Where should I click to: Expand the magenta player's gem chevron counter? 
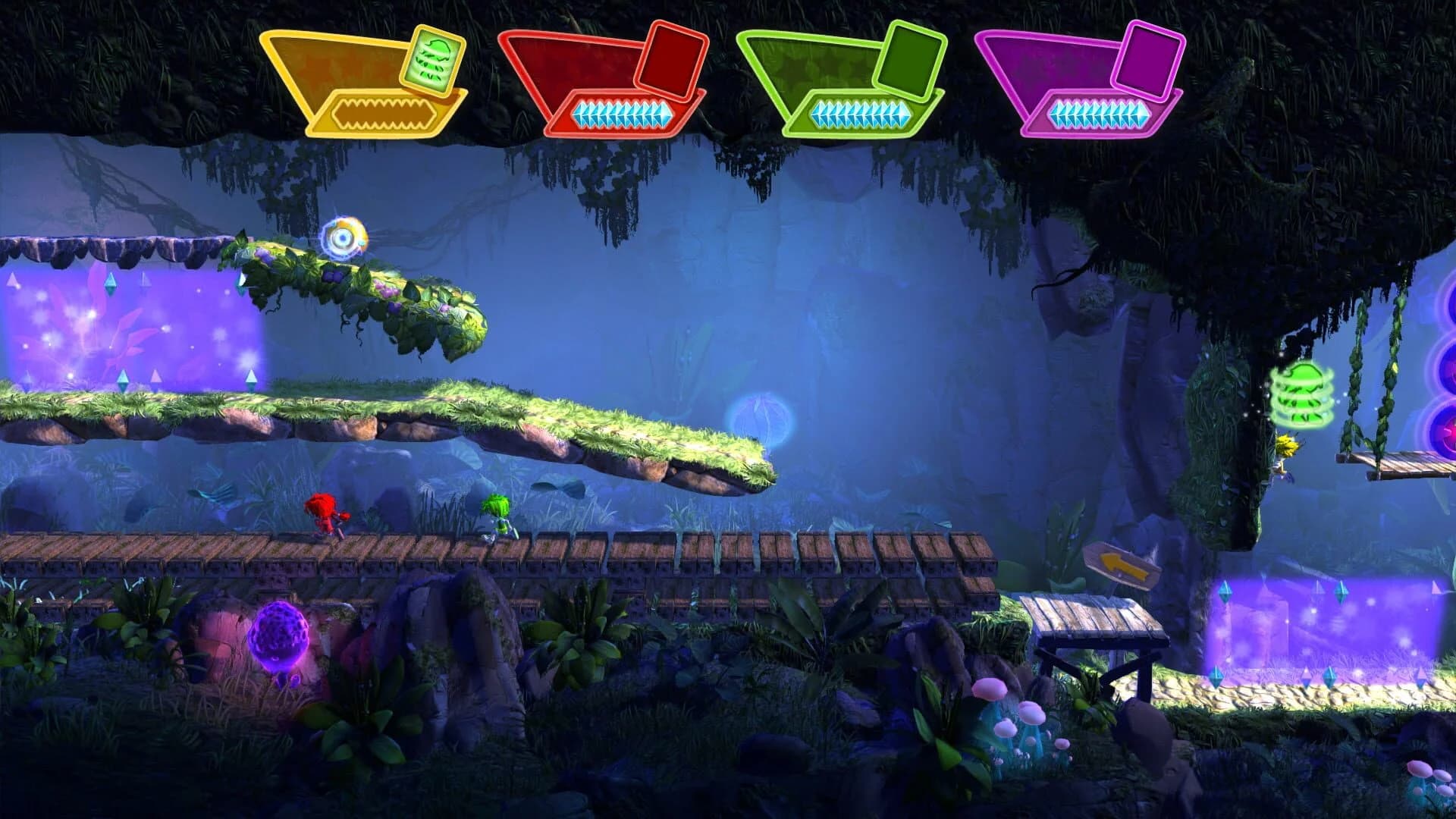coord(1100,111)
